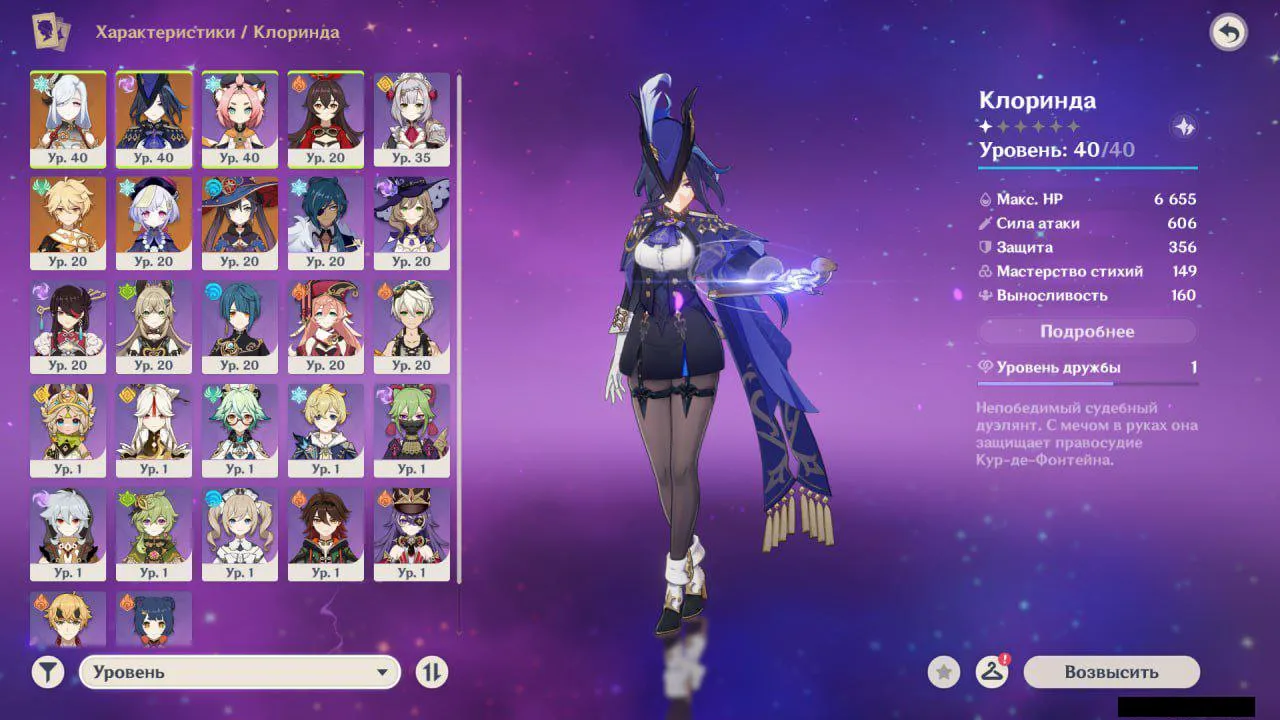Open the Подробнее details panel
This screenshot has height=720, width=1280.
(1086, 331)
